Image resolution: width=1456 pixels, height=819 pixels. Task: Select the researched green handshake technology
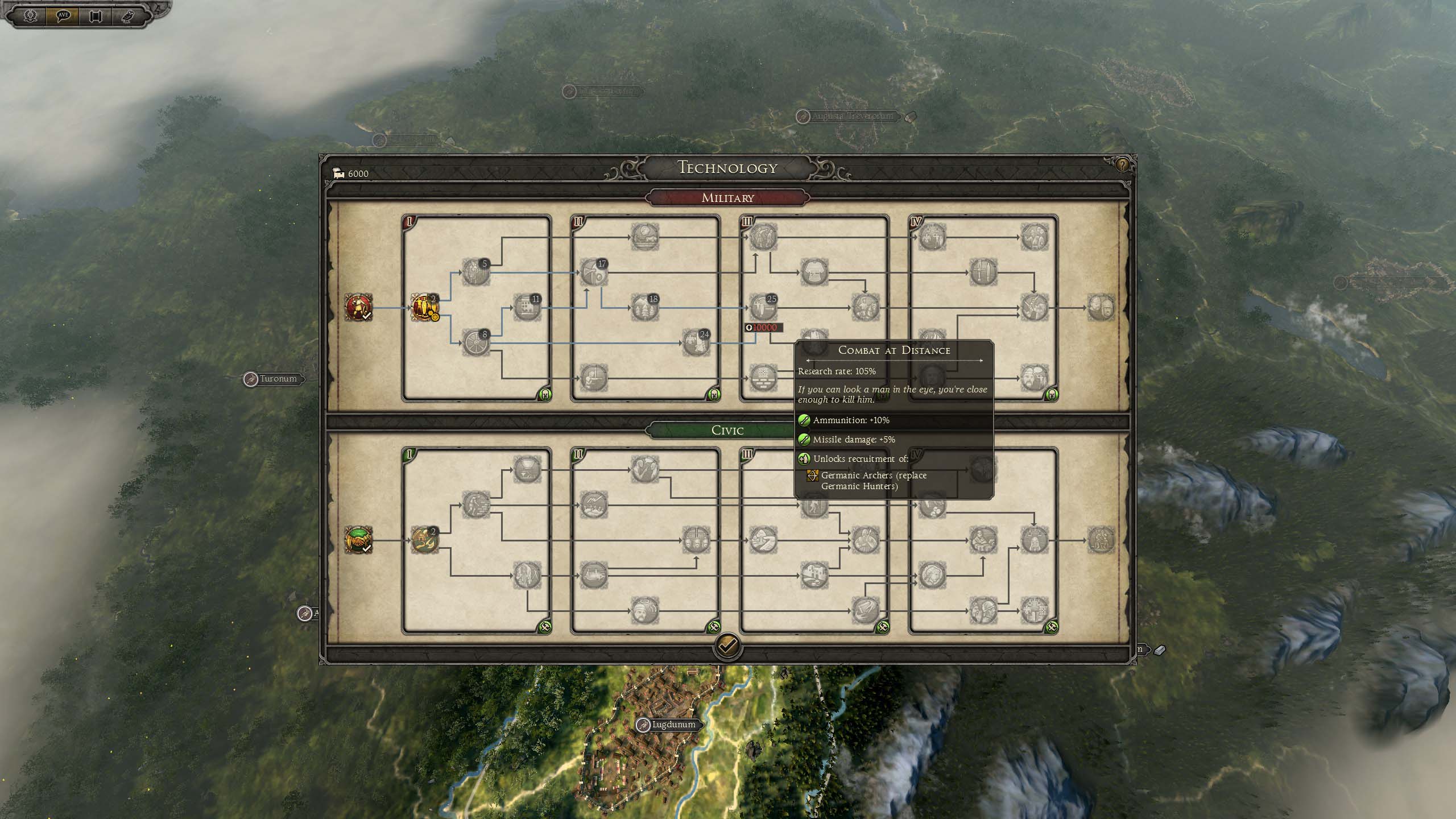click(358, 540)
